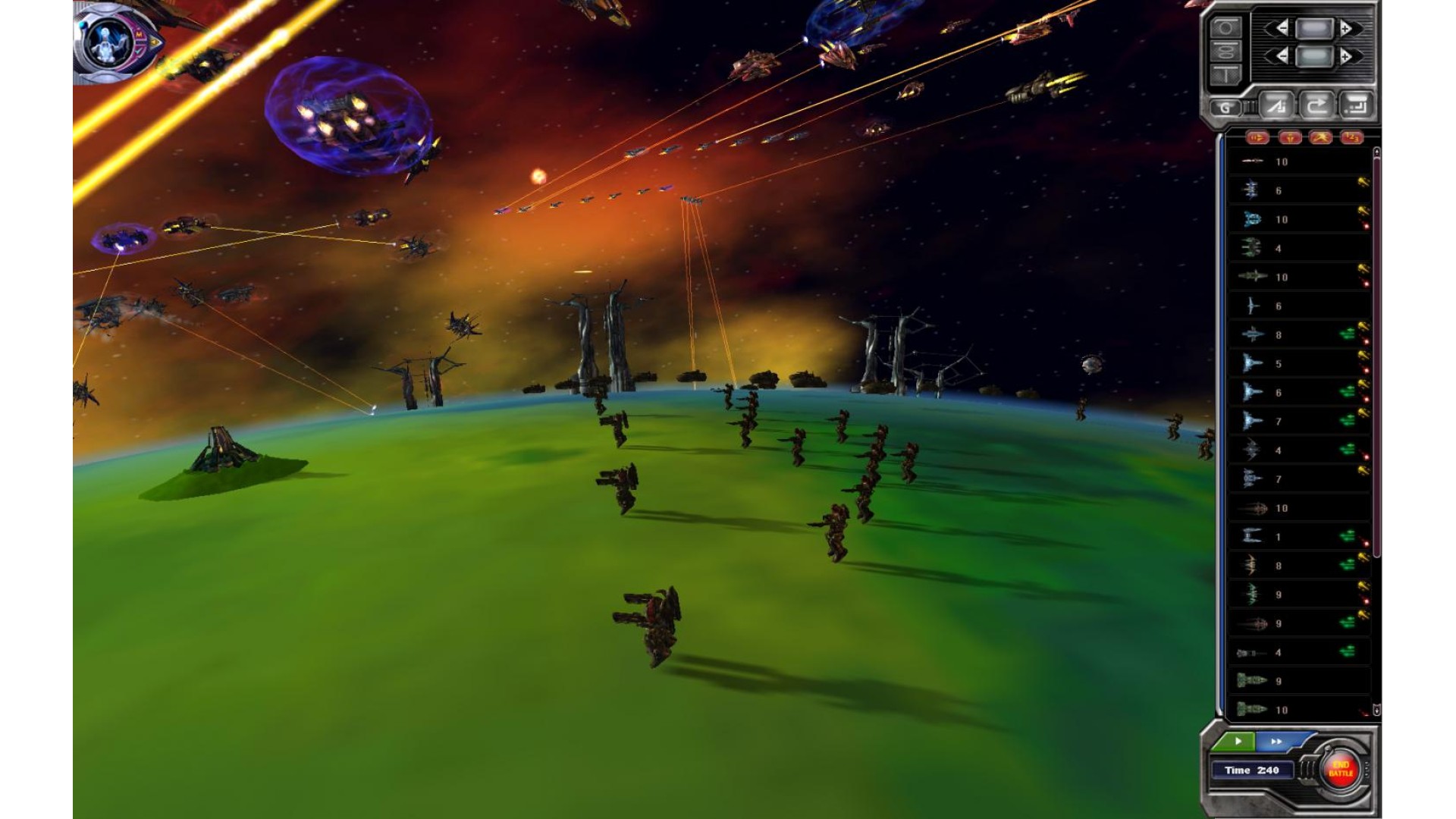1456x819 pixels.
Task: Click the red ship-arrow filter button
Action: pos(1257,137)
